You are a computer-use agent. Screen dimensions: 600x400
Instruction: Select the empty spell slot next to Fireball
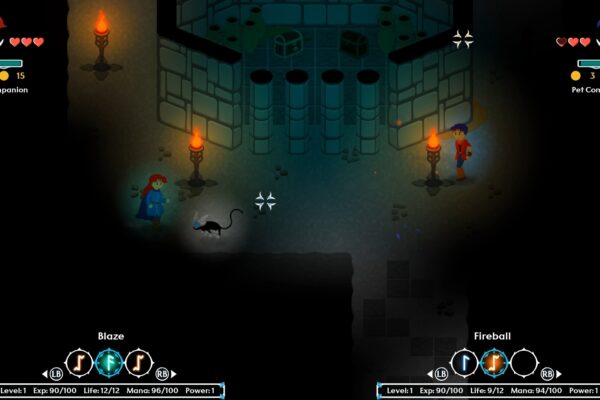(524, 362)
